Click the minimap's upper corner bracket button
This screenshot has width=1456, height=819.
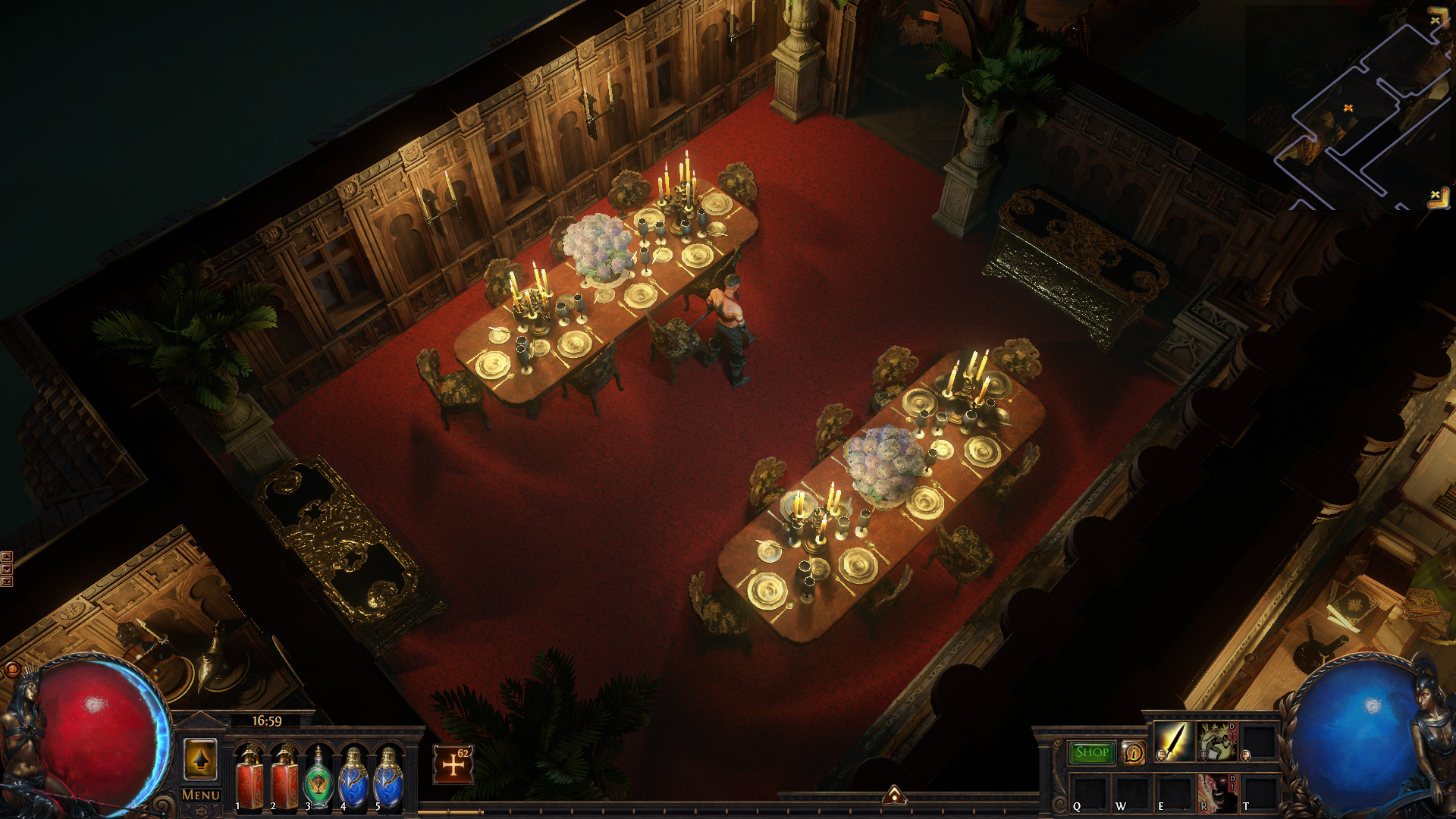click(x=1438, y=18)
